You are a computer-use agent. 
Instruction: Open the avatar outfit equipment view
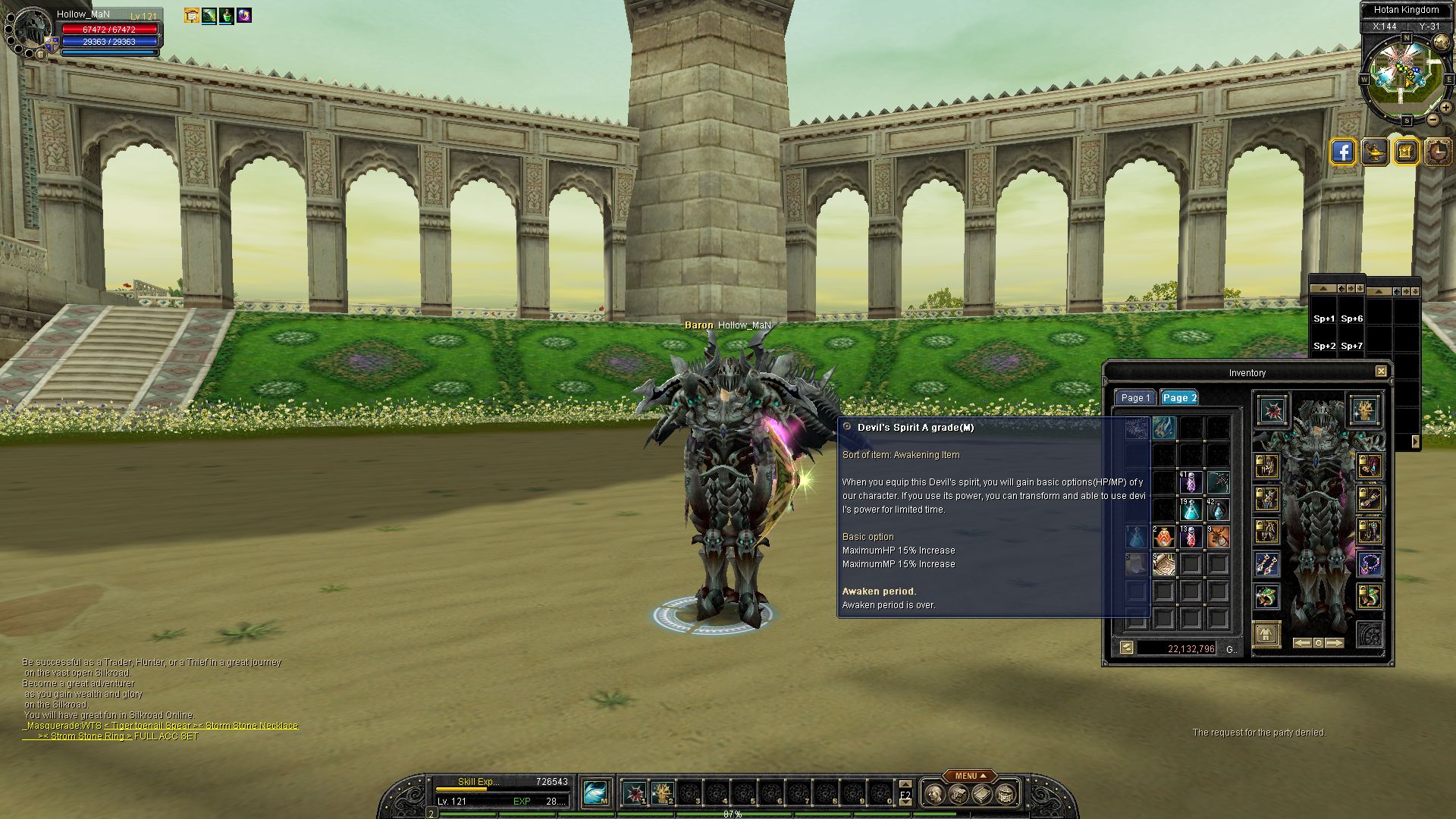coord(1266,634)
